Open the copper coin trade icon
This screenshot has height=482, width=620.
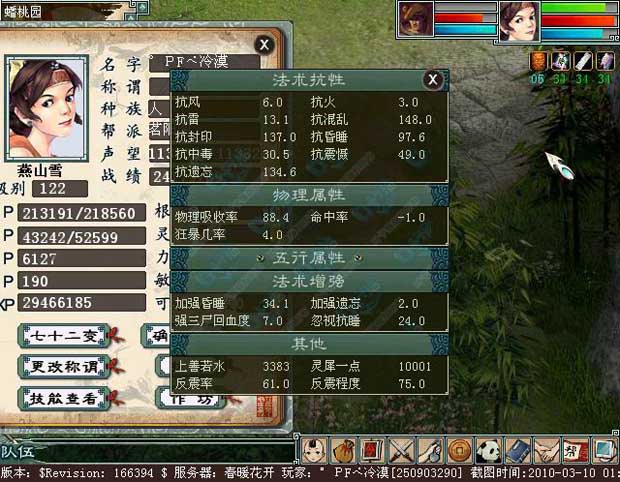(459, 450)
